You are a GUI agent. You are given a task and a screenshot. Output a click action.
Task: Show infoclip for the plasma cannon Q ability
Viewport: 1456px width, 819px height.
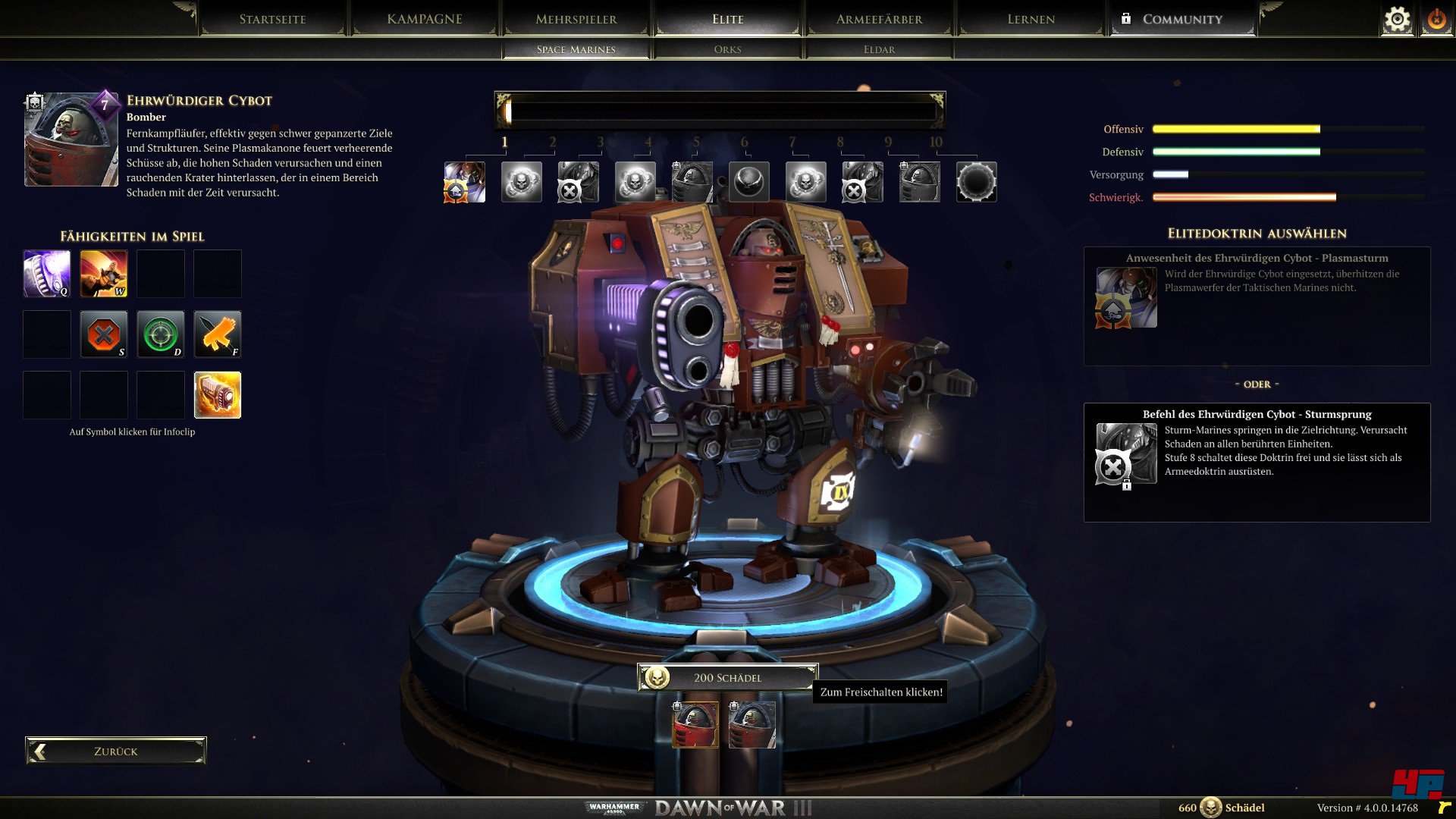point(47,273)
